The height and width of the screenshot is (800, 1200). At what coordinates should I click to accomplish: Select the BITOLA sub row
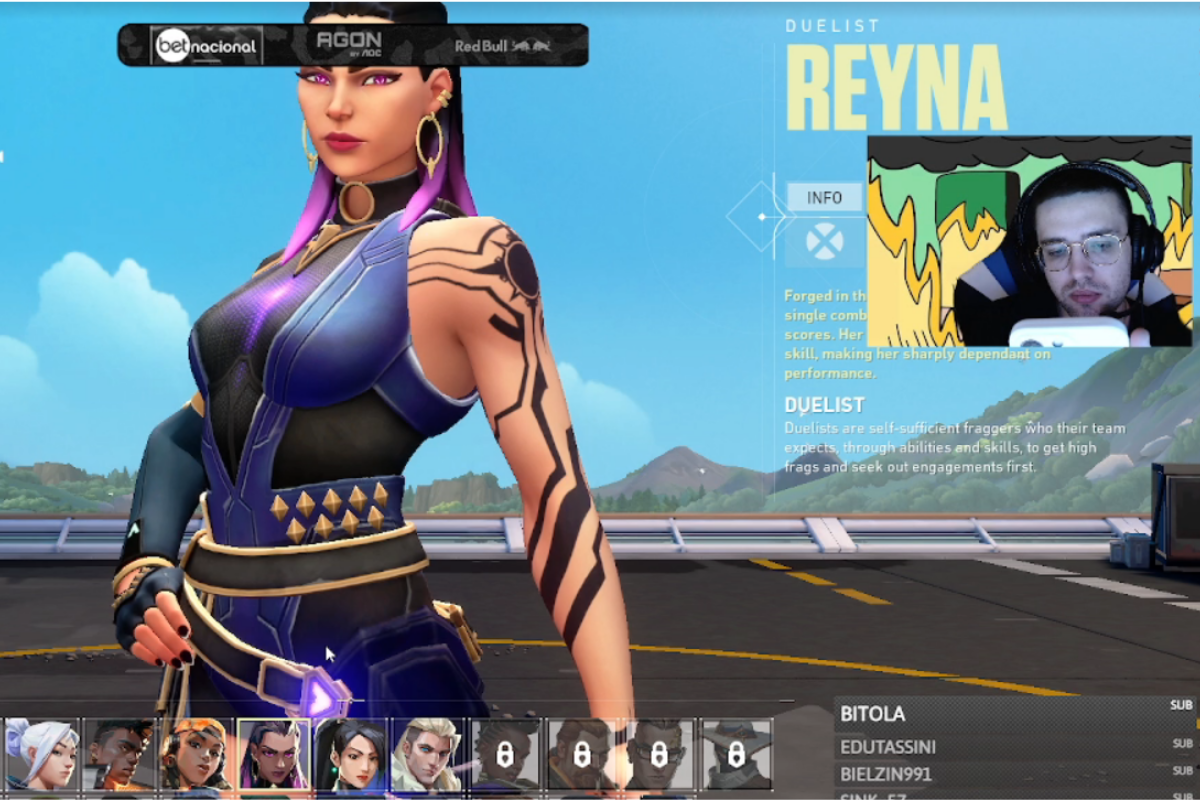(x=1014, y=714)
